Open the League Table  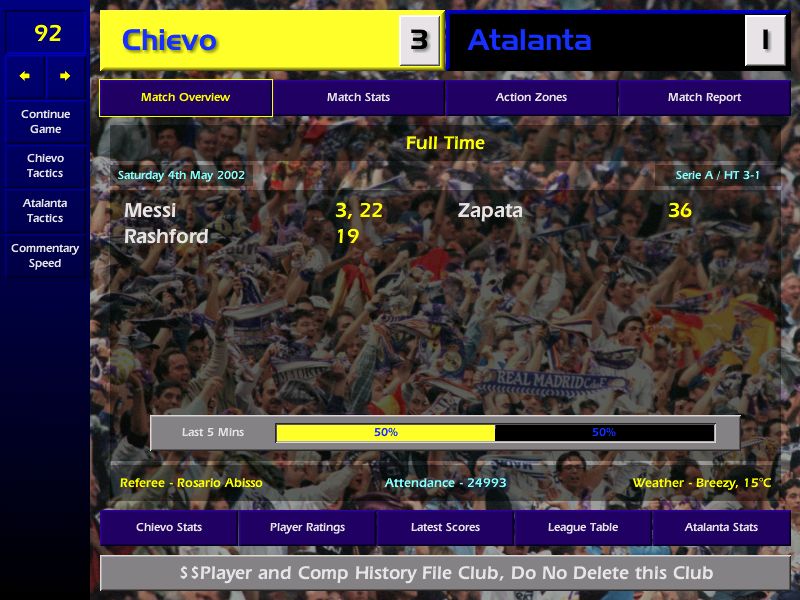click(583, 528)
